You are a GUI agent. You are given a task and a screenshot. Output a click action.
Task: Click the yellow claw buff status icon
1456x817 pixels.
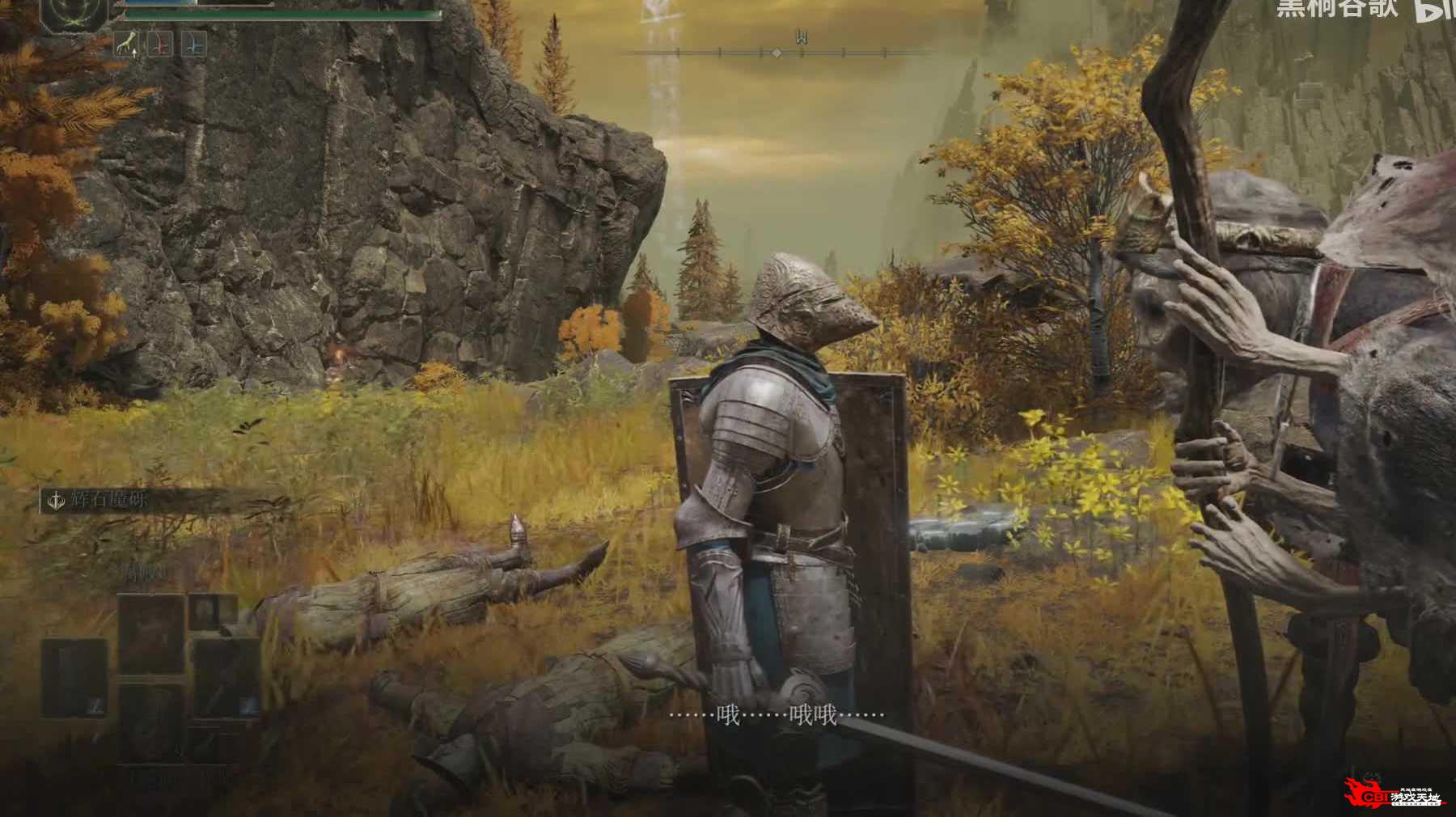[x=125, y=44]
